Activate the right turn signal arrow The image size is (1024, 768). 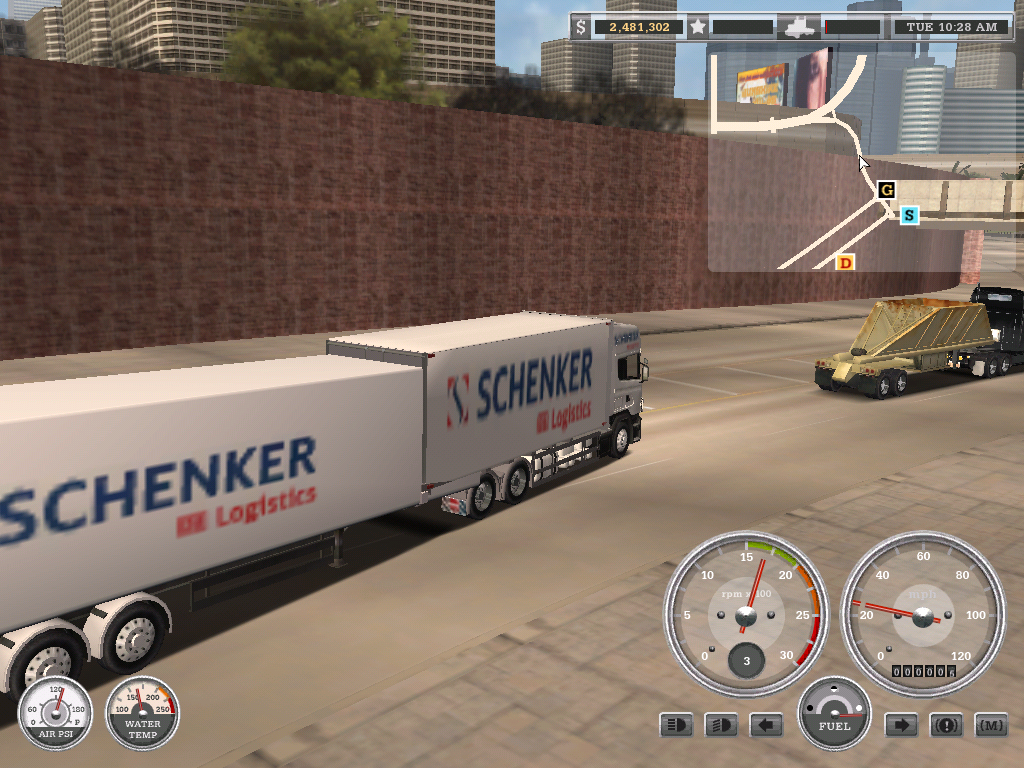[901, 725]
